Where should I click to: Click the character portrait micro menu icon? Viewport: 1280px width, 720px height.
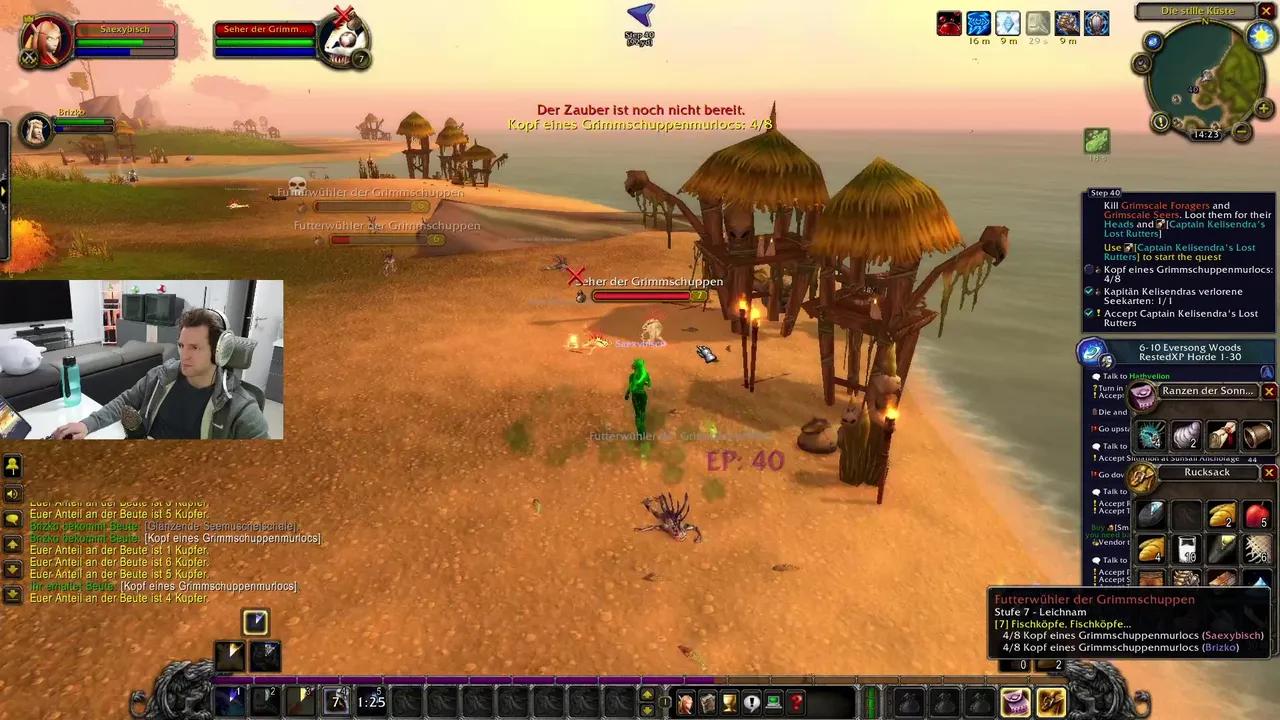[685, 701]
